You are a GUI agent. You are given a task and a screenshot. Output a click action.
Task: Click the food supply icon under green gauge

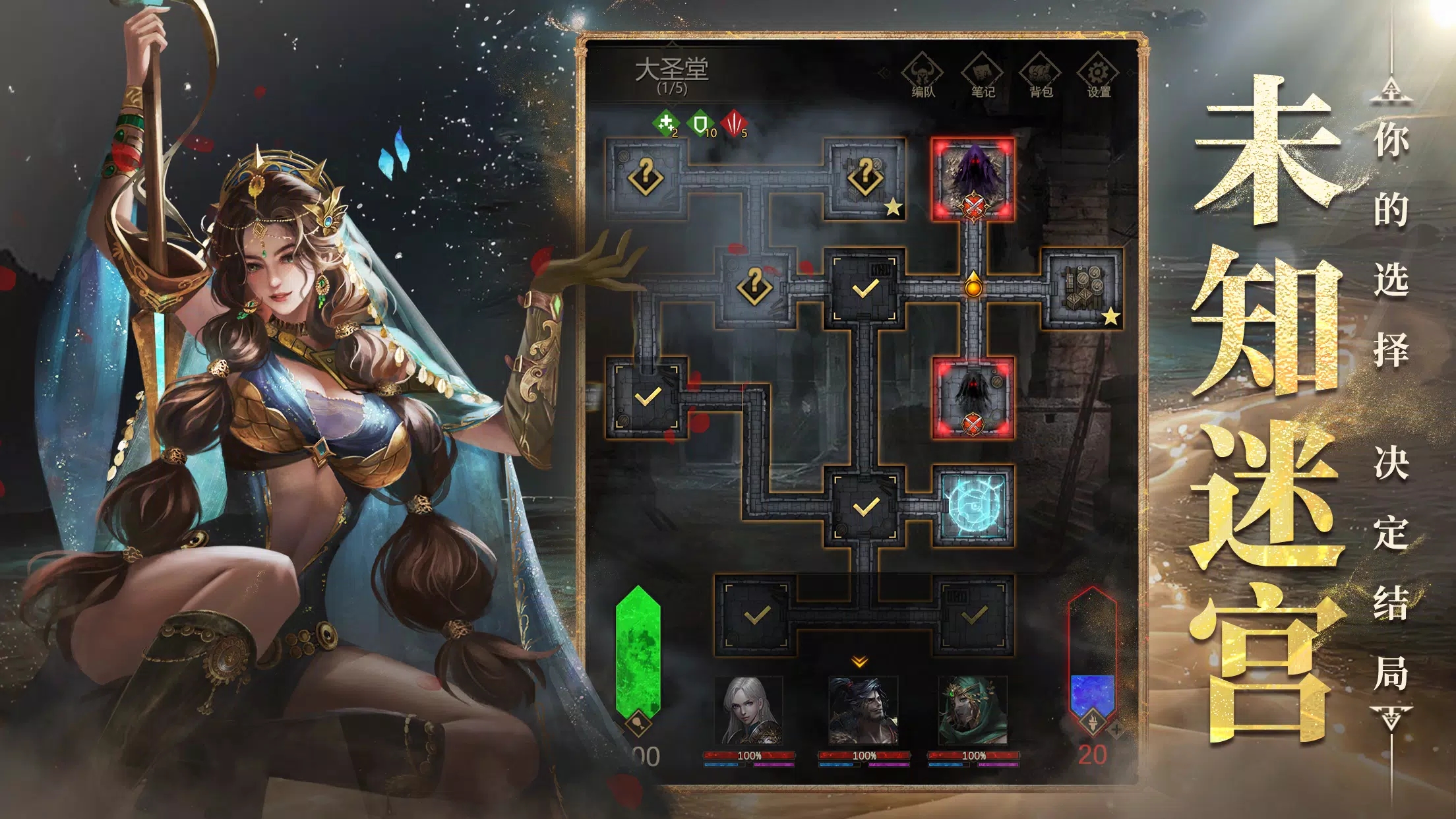(638, 723)
